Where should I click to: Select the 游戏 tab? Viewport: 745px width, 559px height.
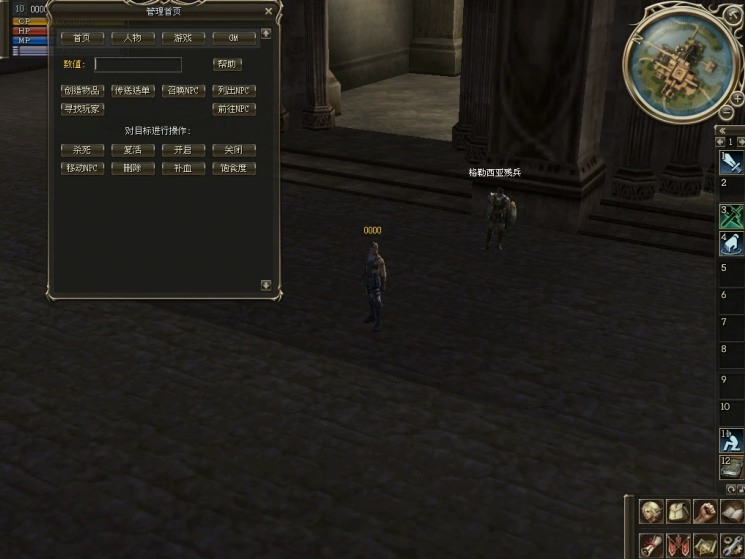[x=183, y=38]
